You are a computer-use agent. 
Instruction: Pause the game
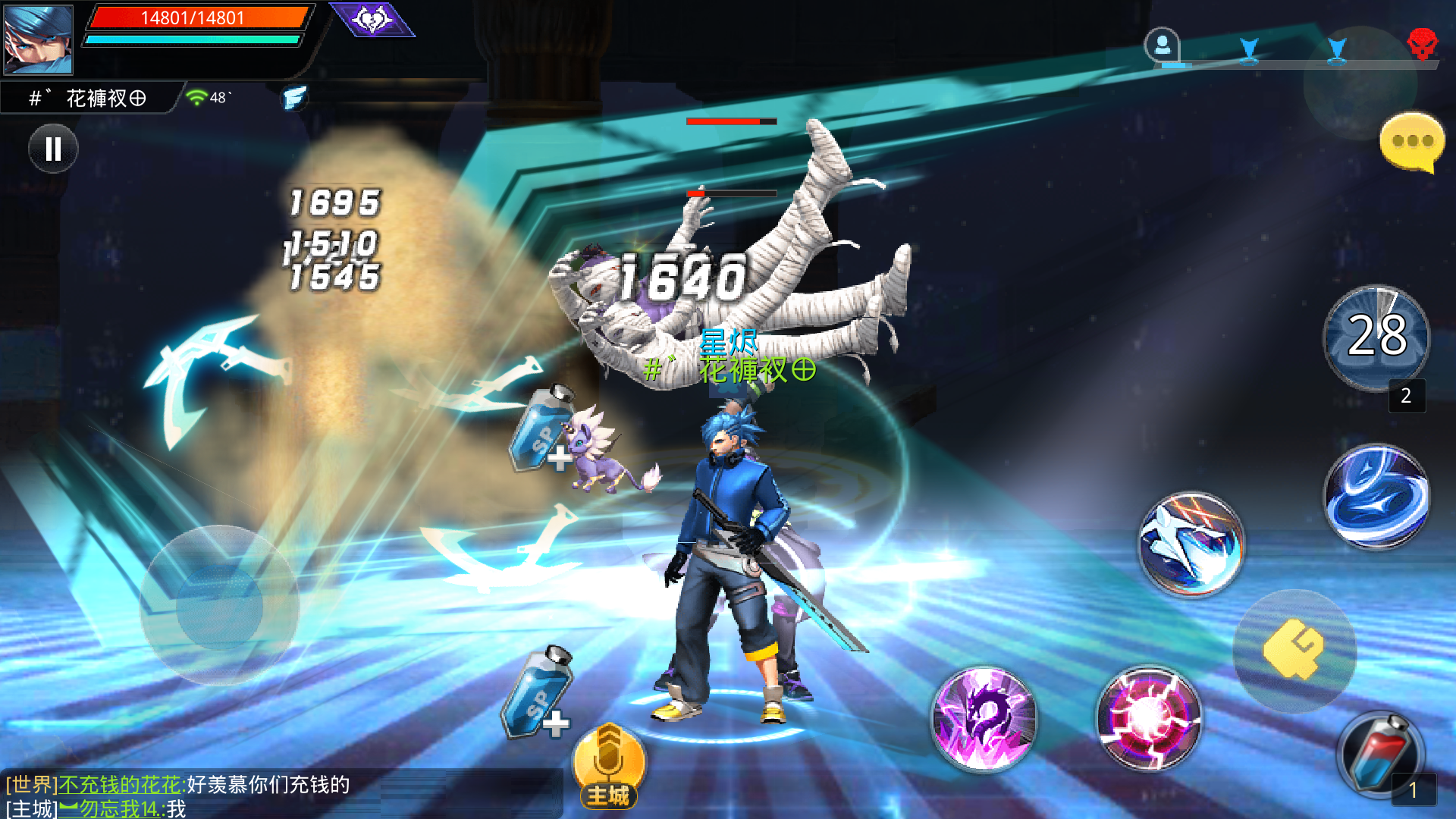(53, 149)
